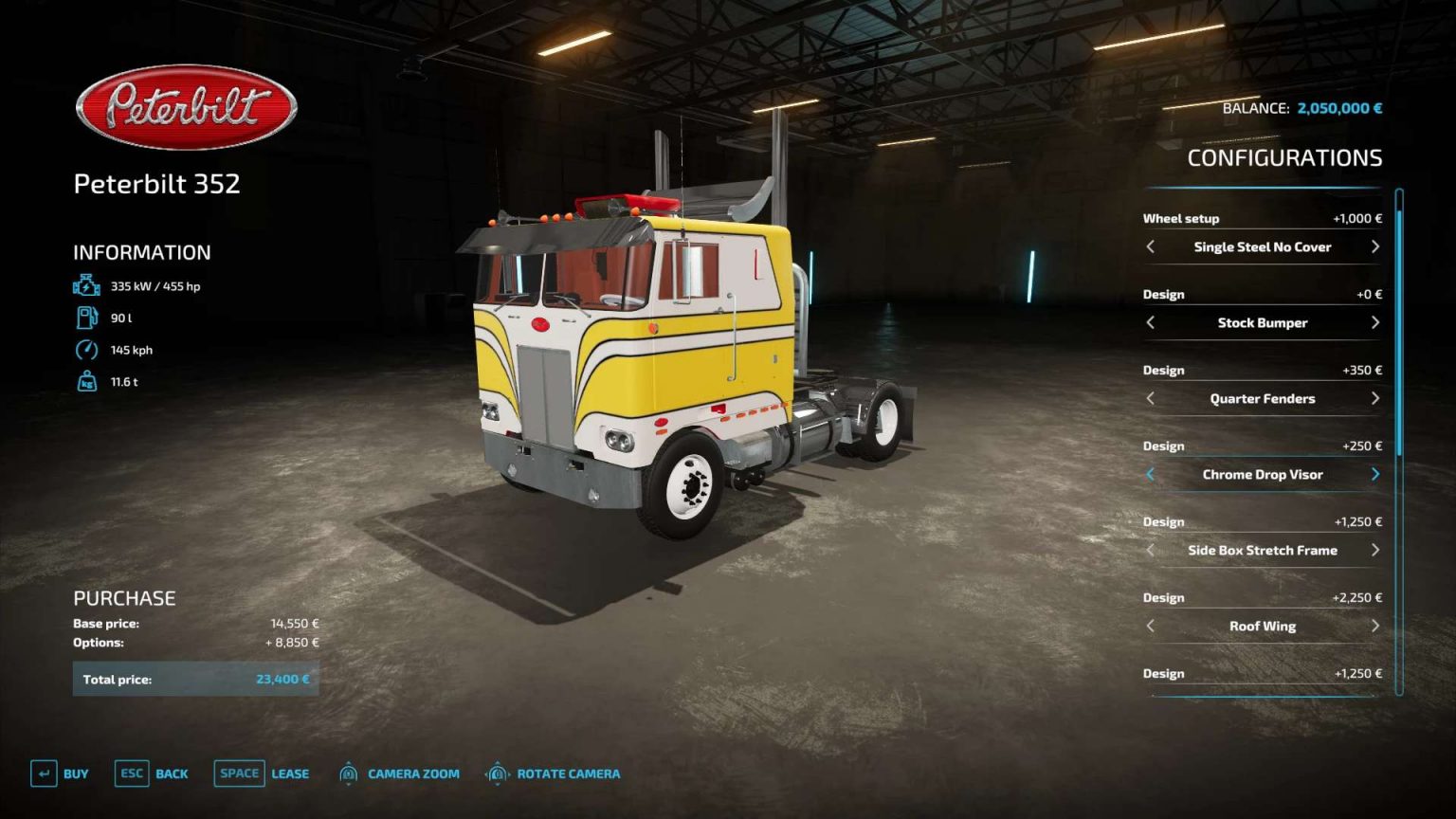This screenshot has width=1456, height=819.
Task: Click the fuel capacity icon
Action: 85,318
